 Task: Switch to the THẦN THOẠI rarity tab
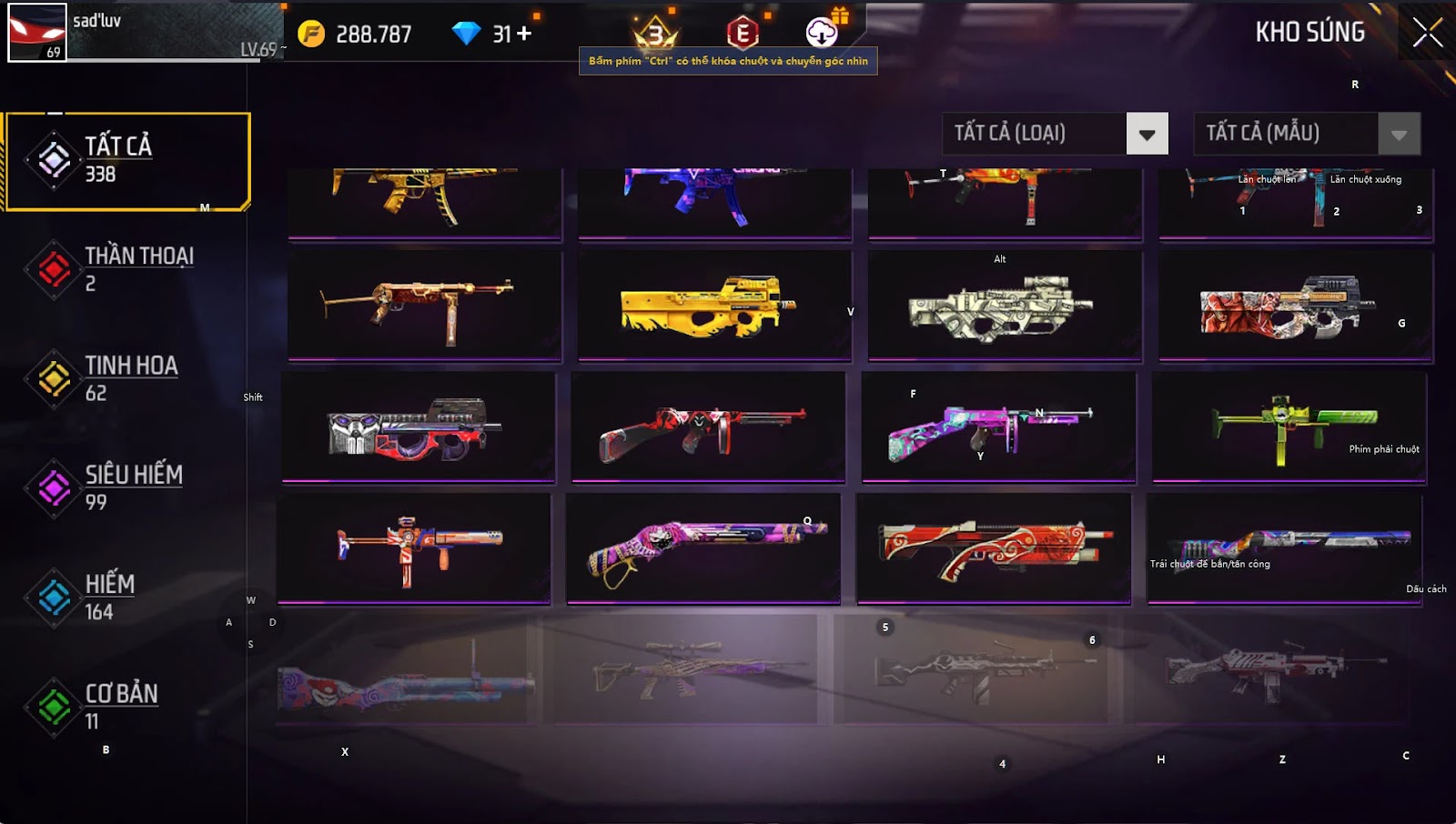click(x=126, y=269)
